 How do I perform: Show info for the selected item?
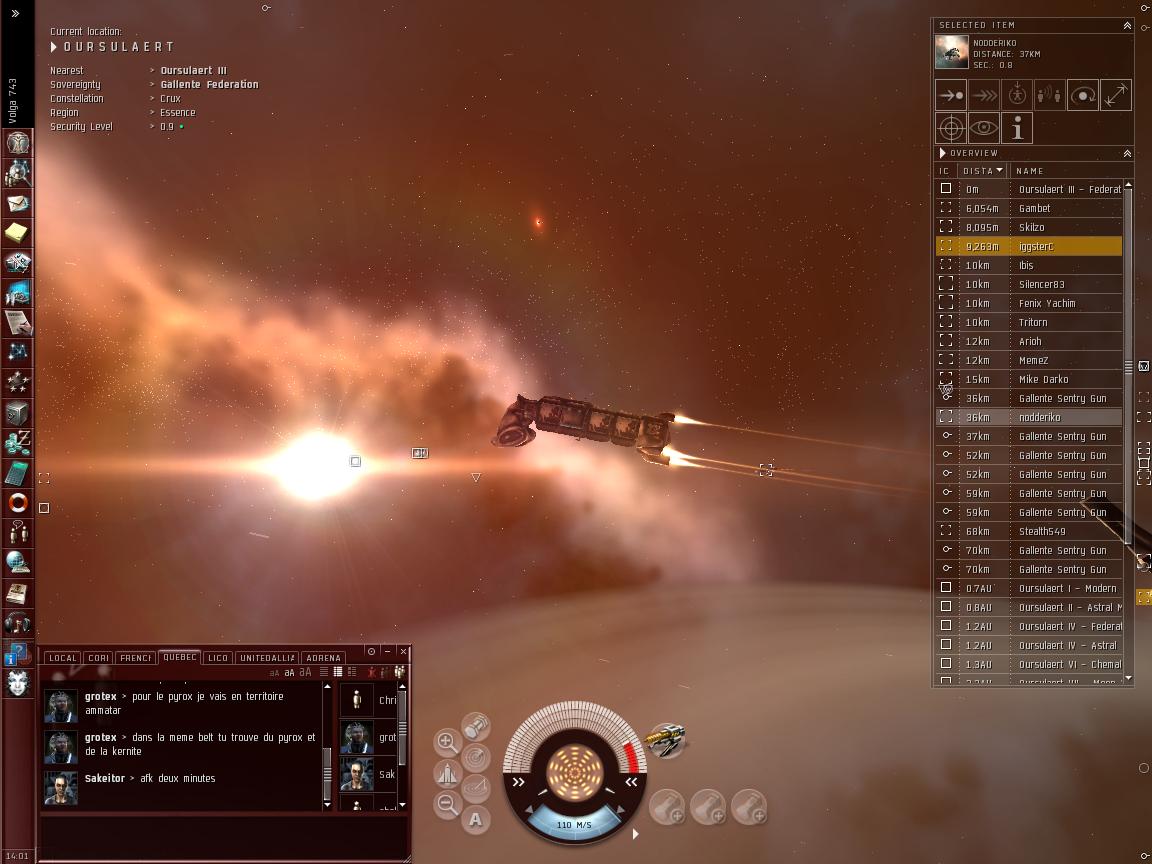[x=1016, y=128]
